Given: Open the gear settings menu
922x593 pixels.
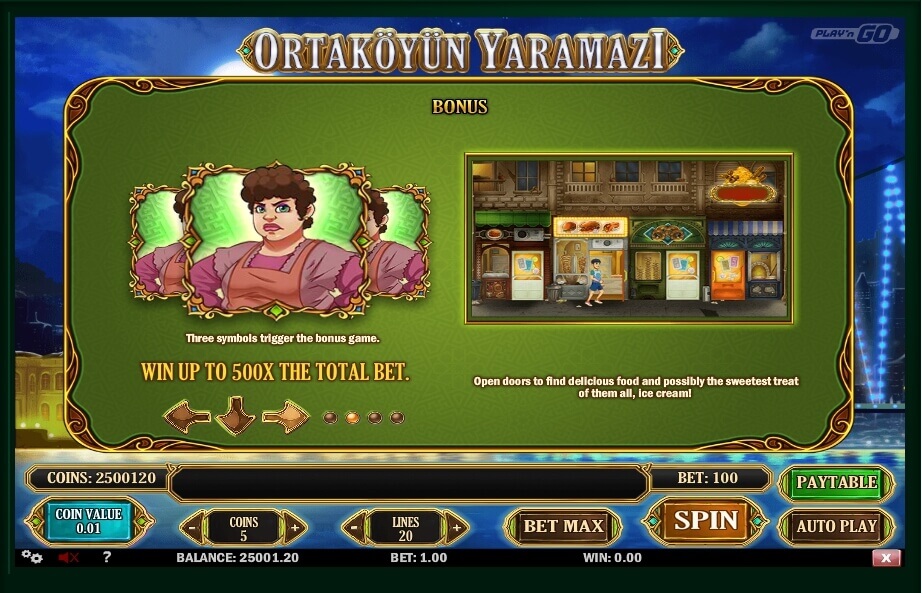Looking at the screenshot, I should [x=32, y=557].
